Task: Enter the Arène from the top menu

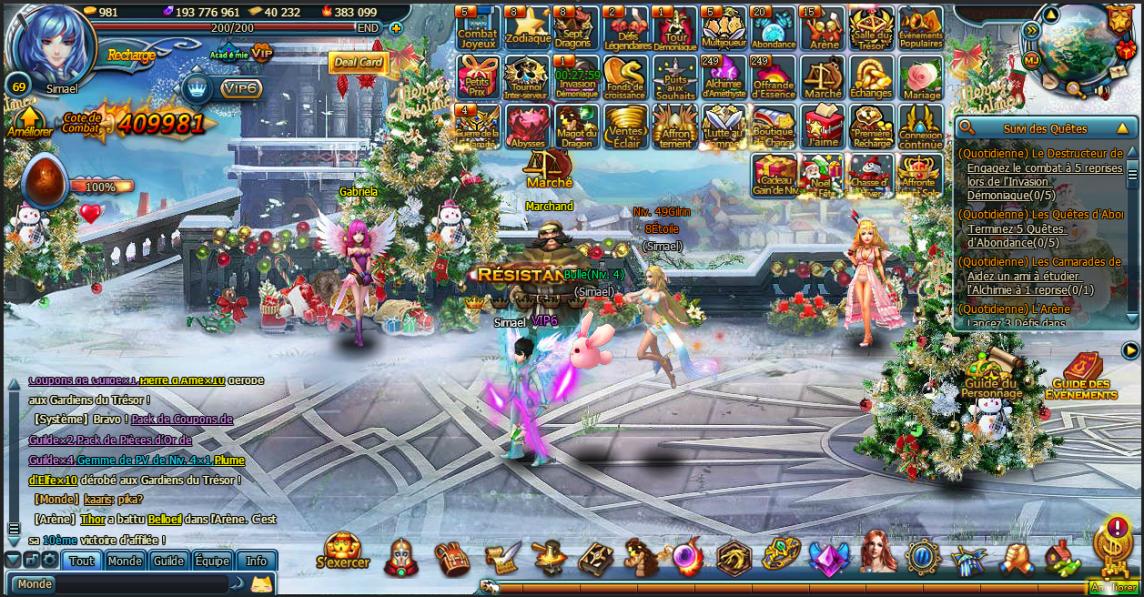Action: [x=823, y=27]
